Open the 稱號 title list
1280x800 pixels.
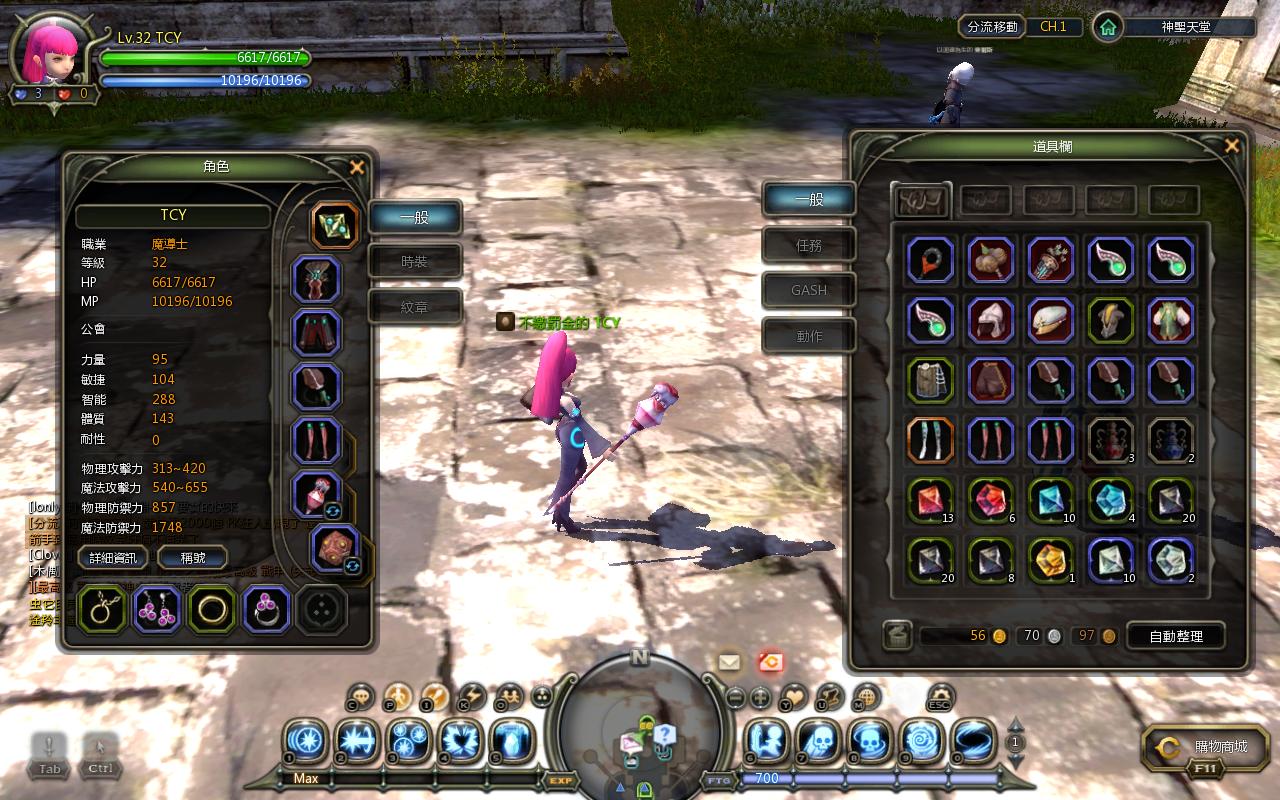(192, 558)
